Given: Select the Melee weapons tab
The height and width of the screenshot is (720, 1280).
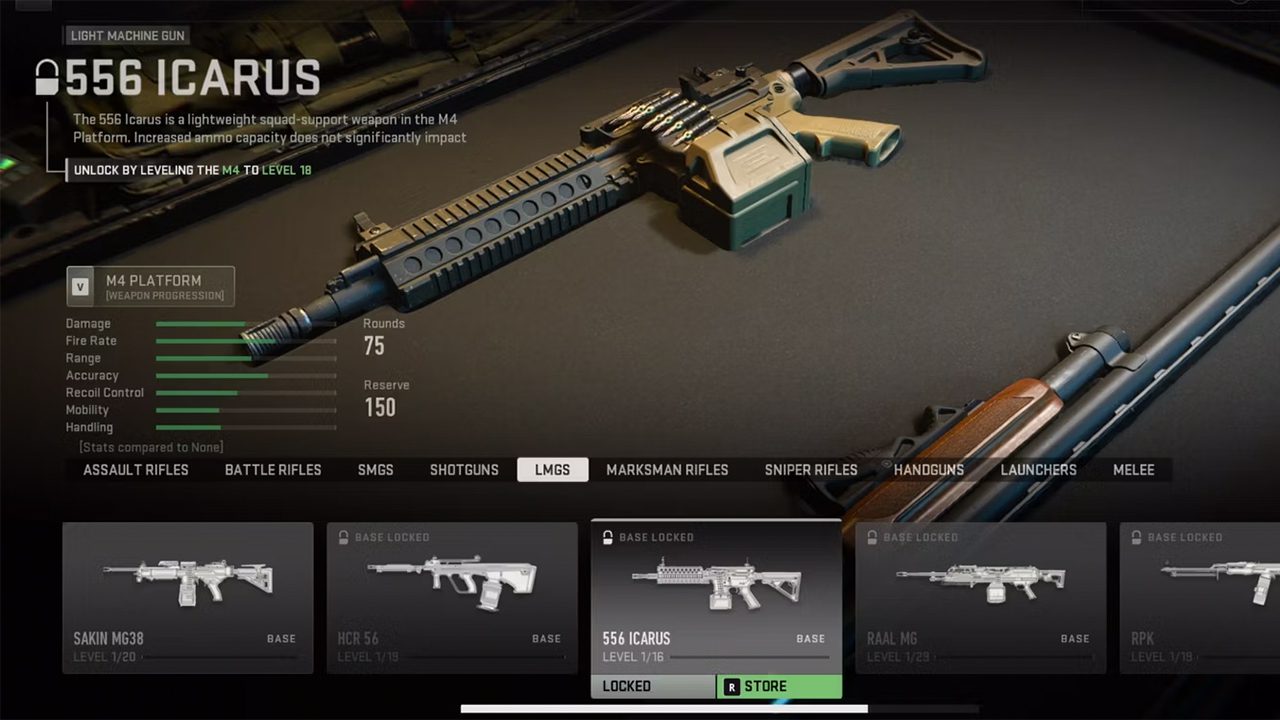Looking at the screenshot, I should (1134, 470).
